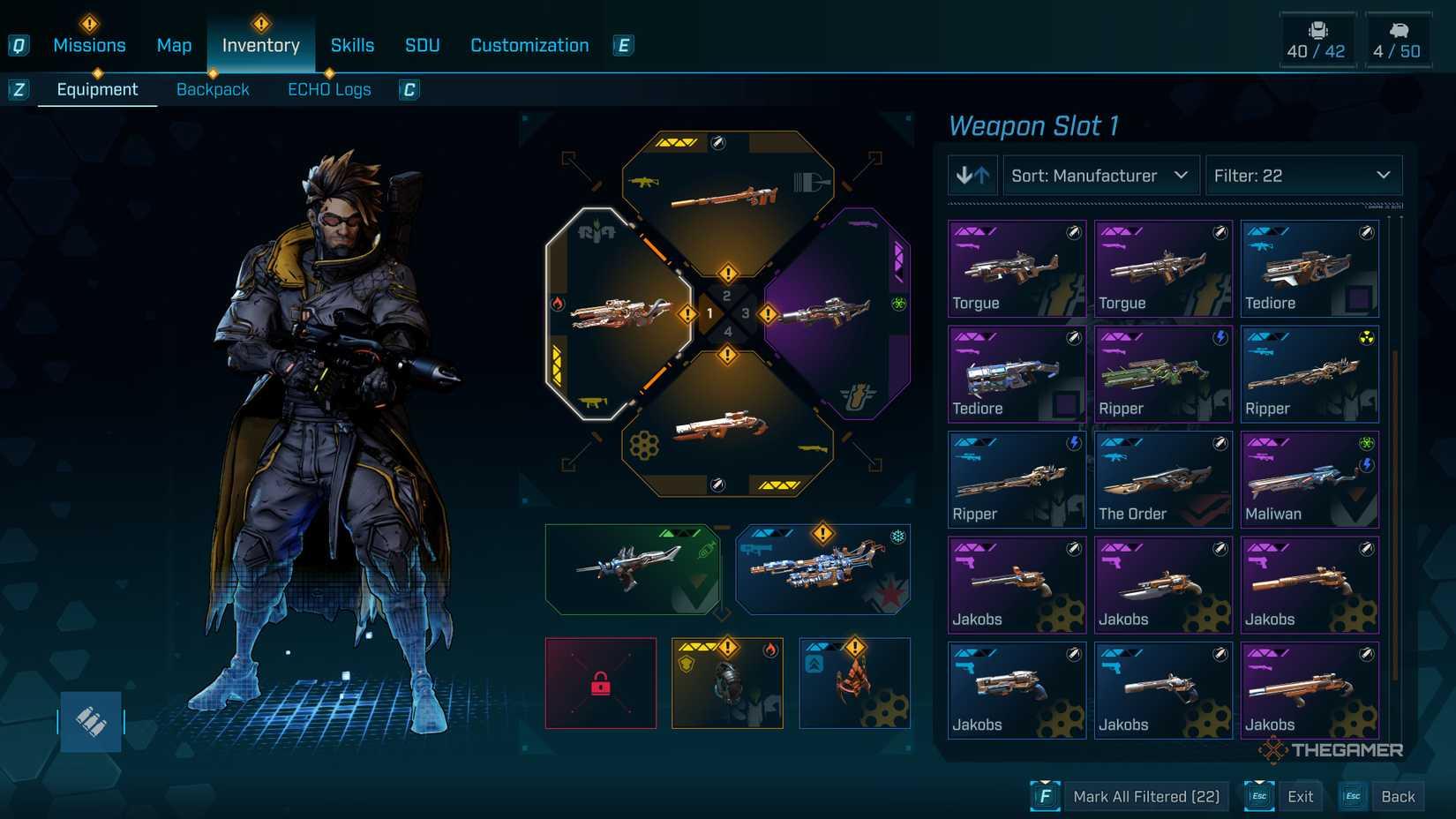Screen dimensions: 1456x819
Task: Show the Backpack sub-tab
Action: point(213,90)
